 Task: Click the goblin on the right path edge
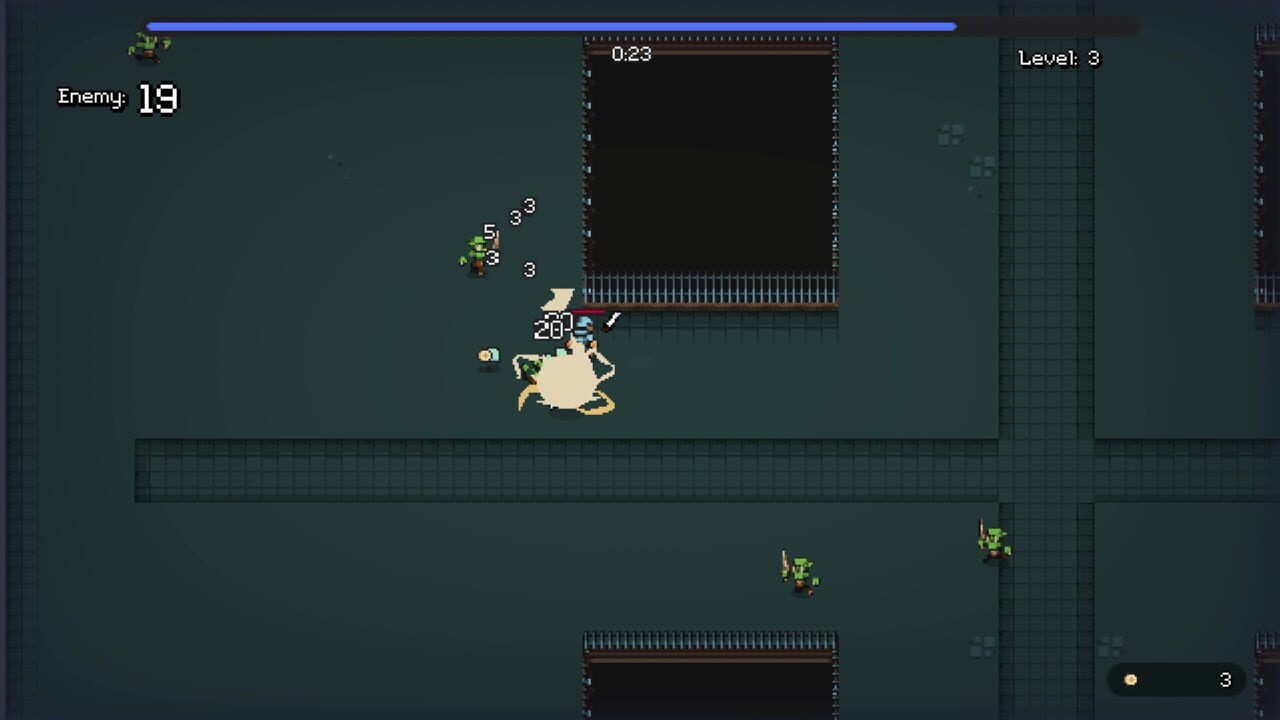993,540
